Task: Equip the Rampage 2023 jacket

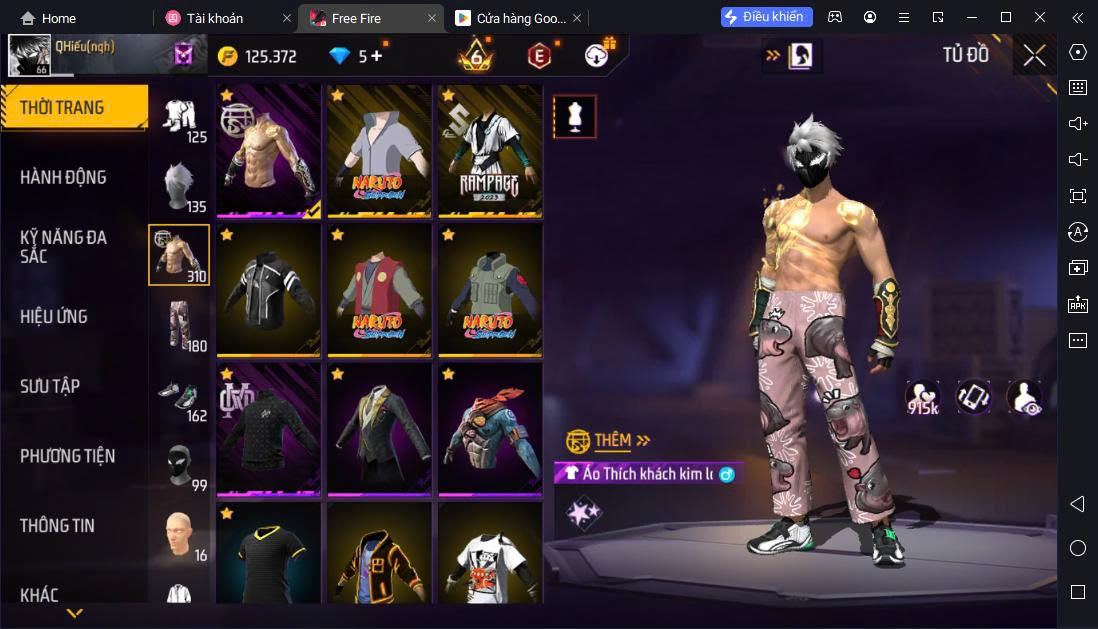Action: pyautogui.click(x=490, y=150)
